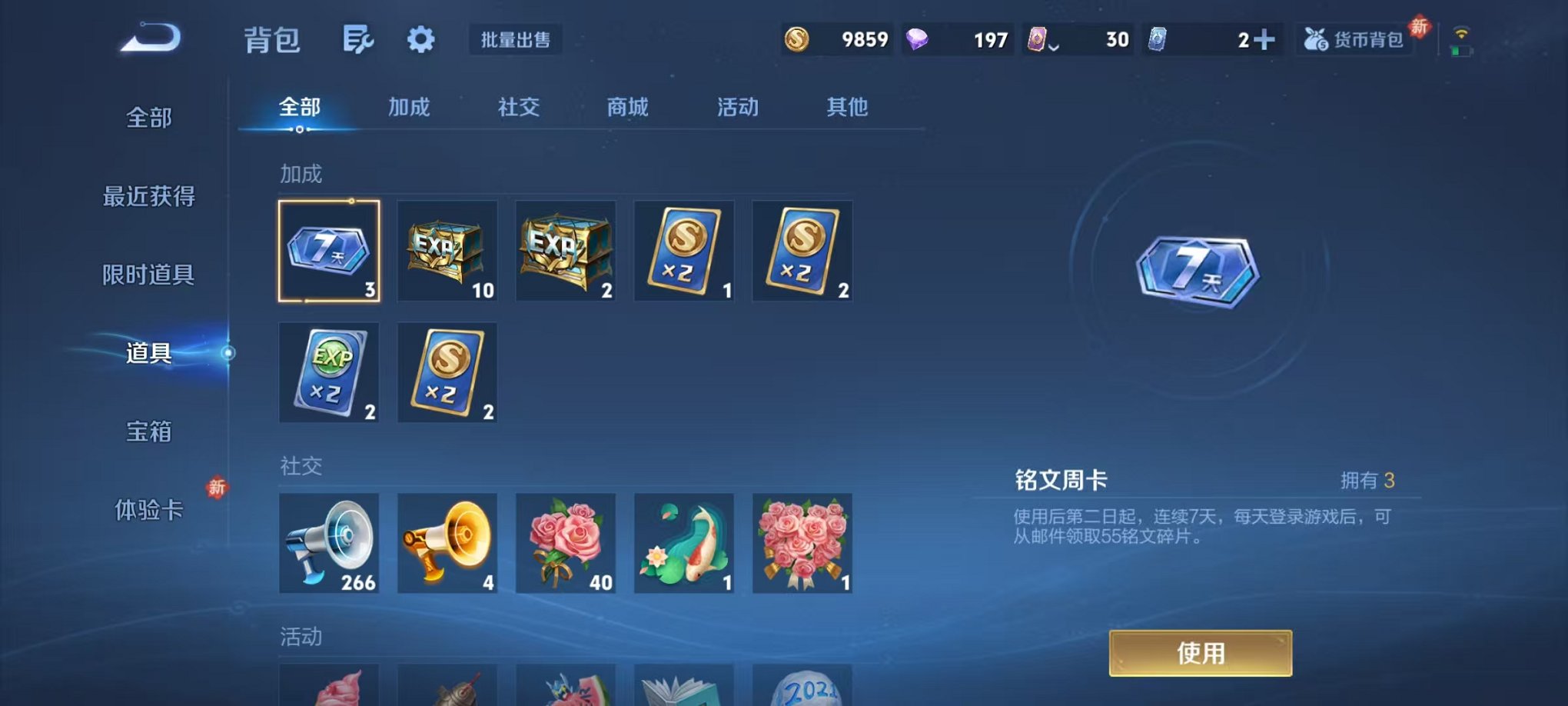Switch to the 商城 tab

[x=629, y=108]
